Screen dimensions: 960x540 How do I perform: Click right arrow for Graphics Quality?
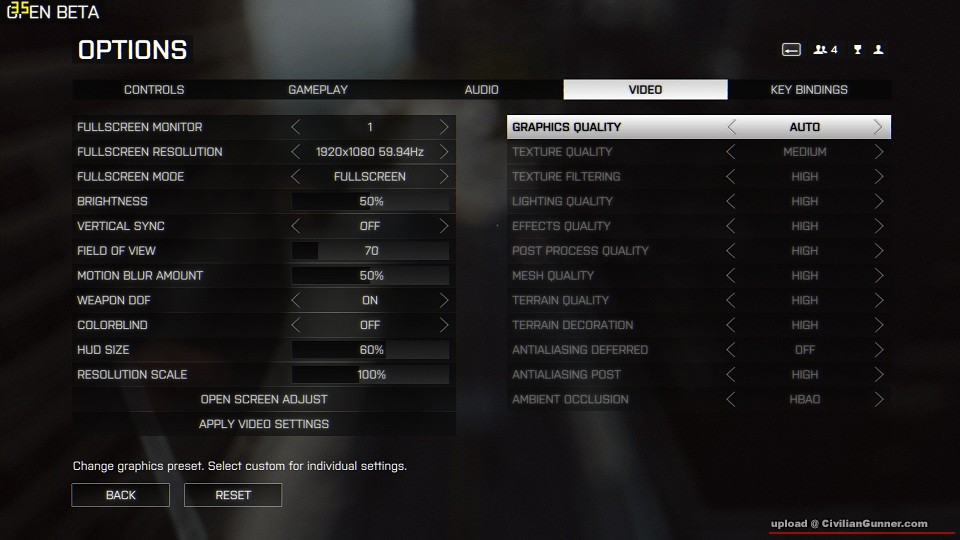click(878, 127)
